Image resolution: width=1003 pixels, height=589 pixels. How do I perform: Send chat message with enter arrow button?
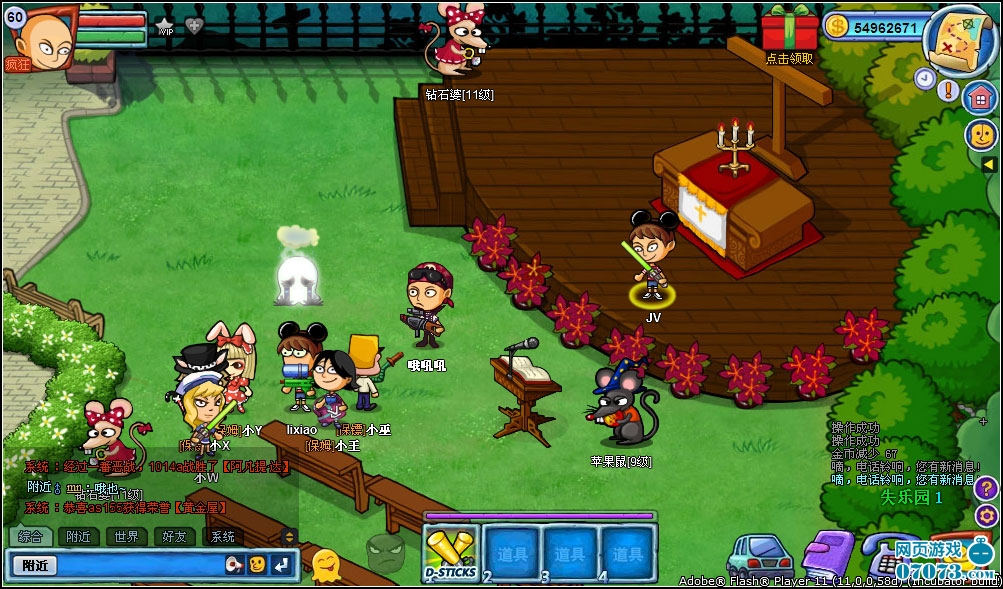(x=282, y=565)
